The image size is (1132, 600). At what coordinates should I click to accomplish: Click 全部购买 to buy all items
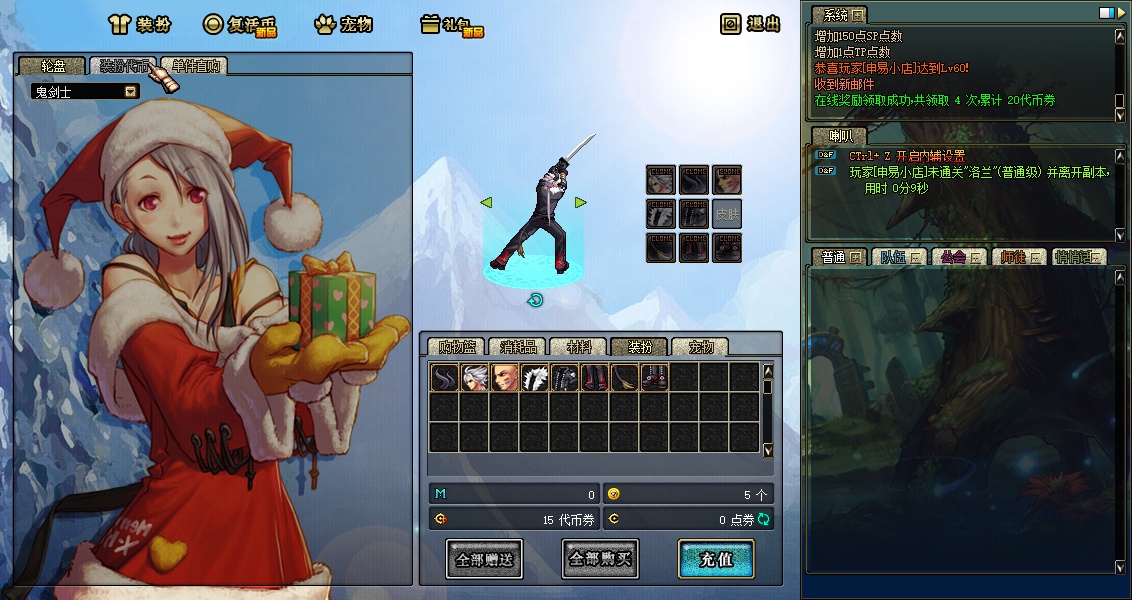click(x=600, y=559)
